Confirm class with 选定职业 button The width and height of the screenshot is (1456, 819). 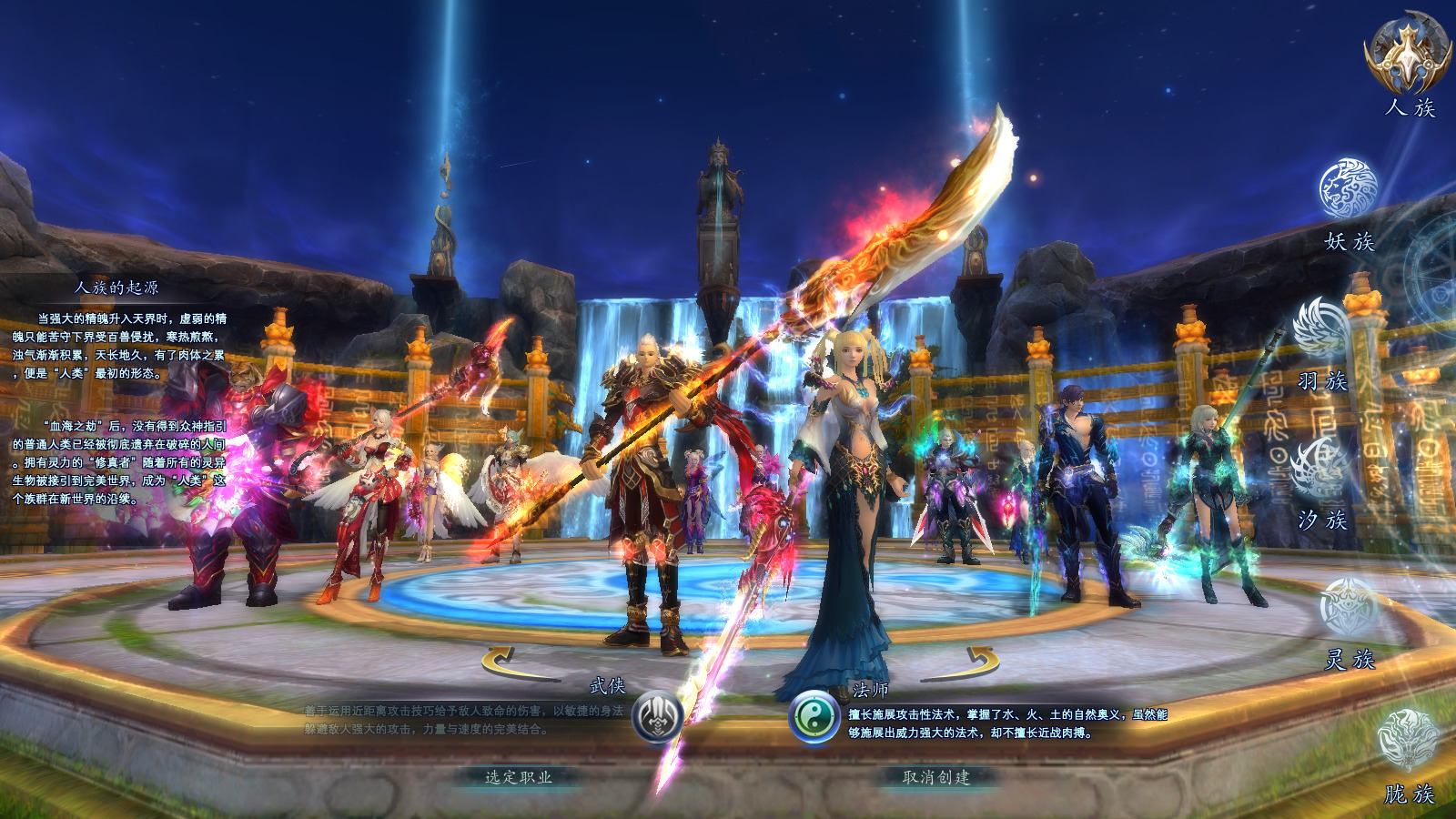tap(518, 777)
